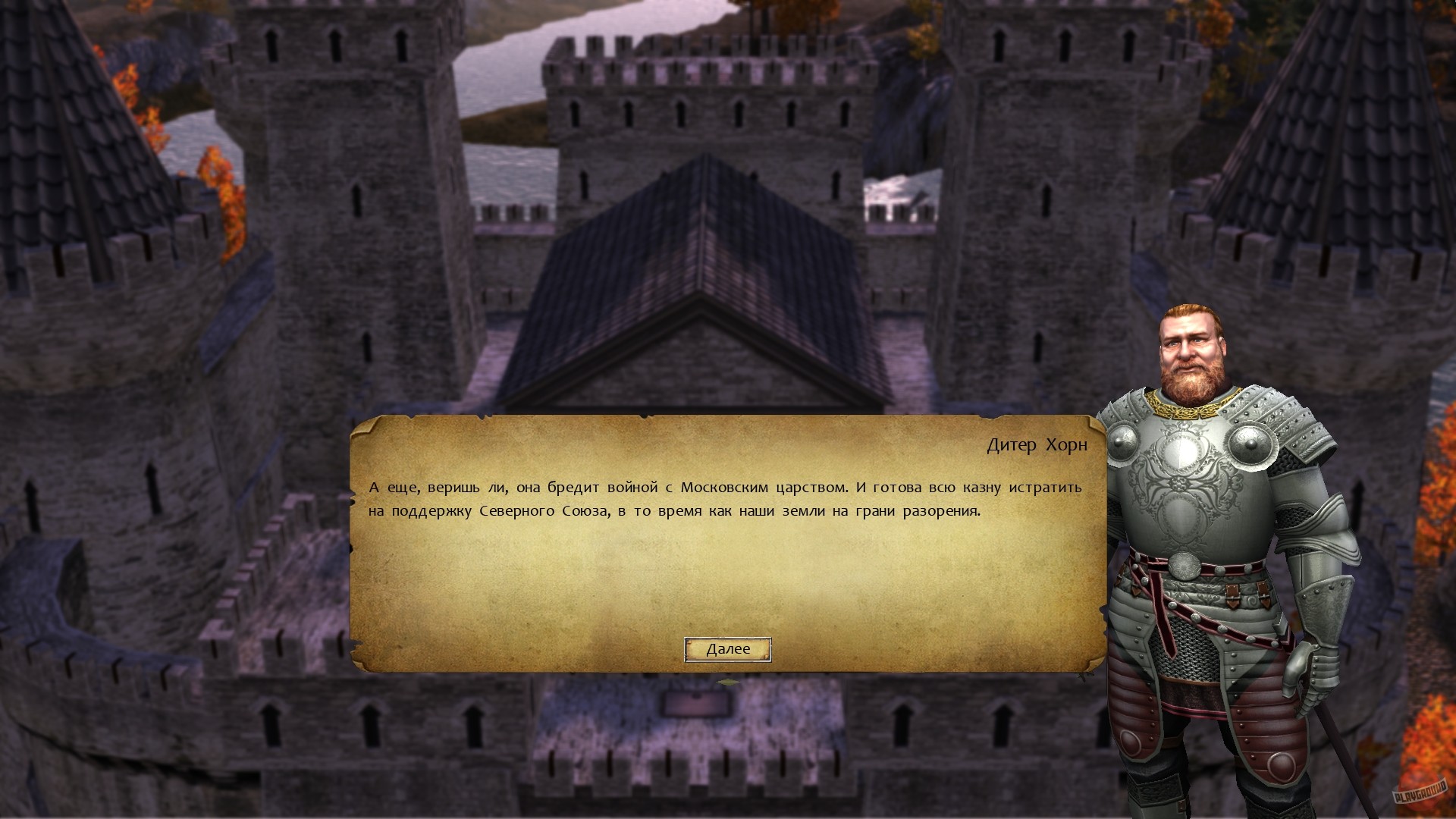Click the Далее button to continue
The image size is (1456, 819).
[x=728, y=649]
